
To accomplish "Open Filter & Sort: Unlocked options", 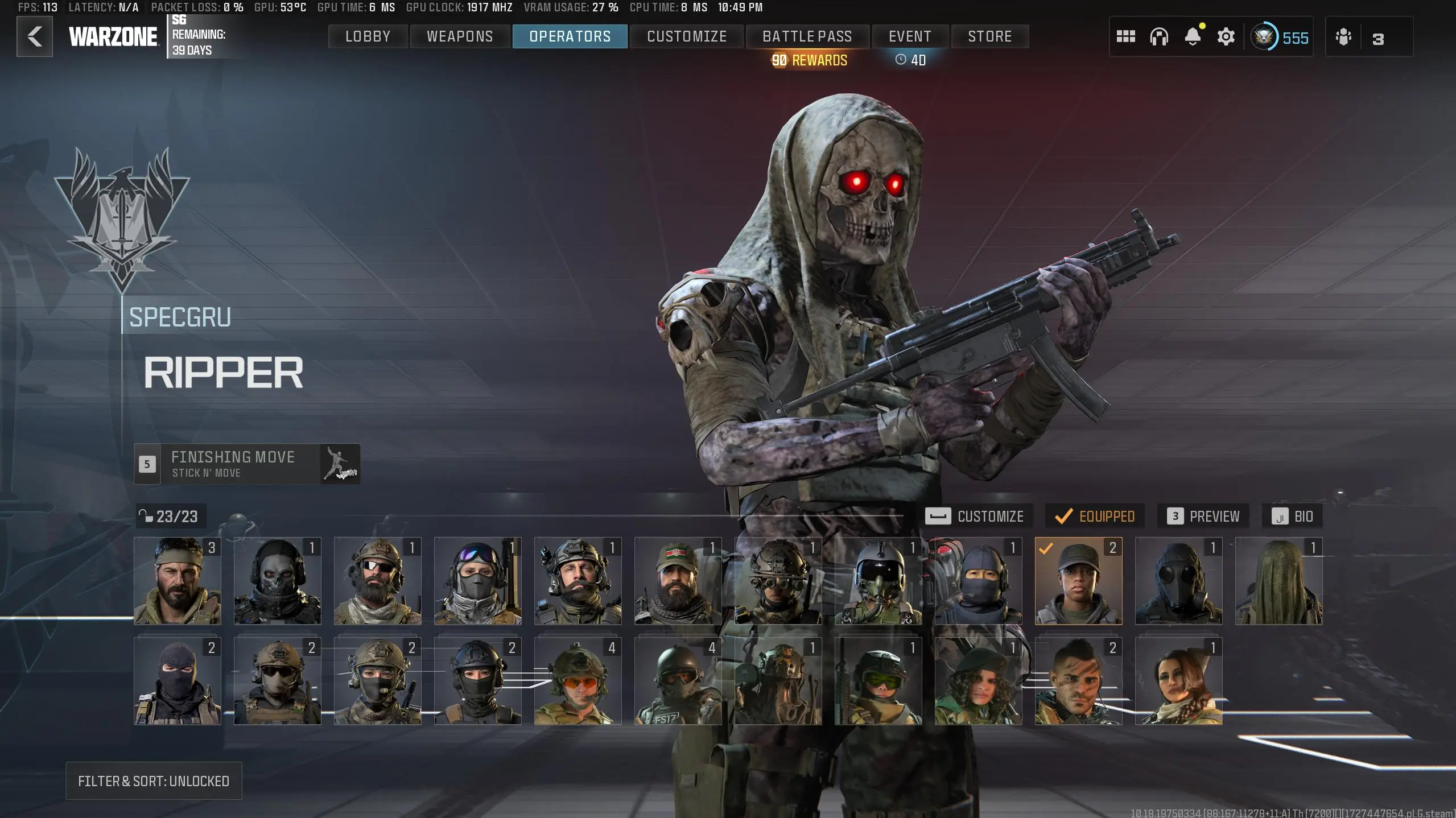I will click(x=154, y=781).
